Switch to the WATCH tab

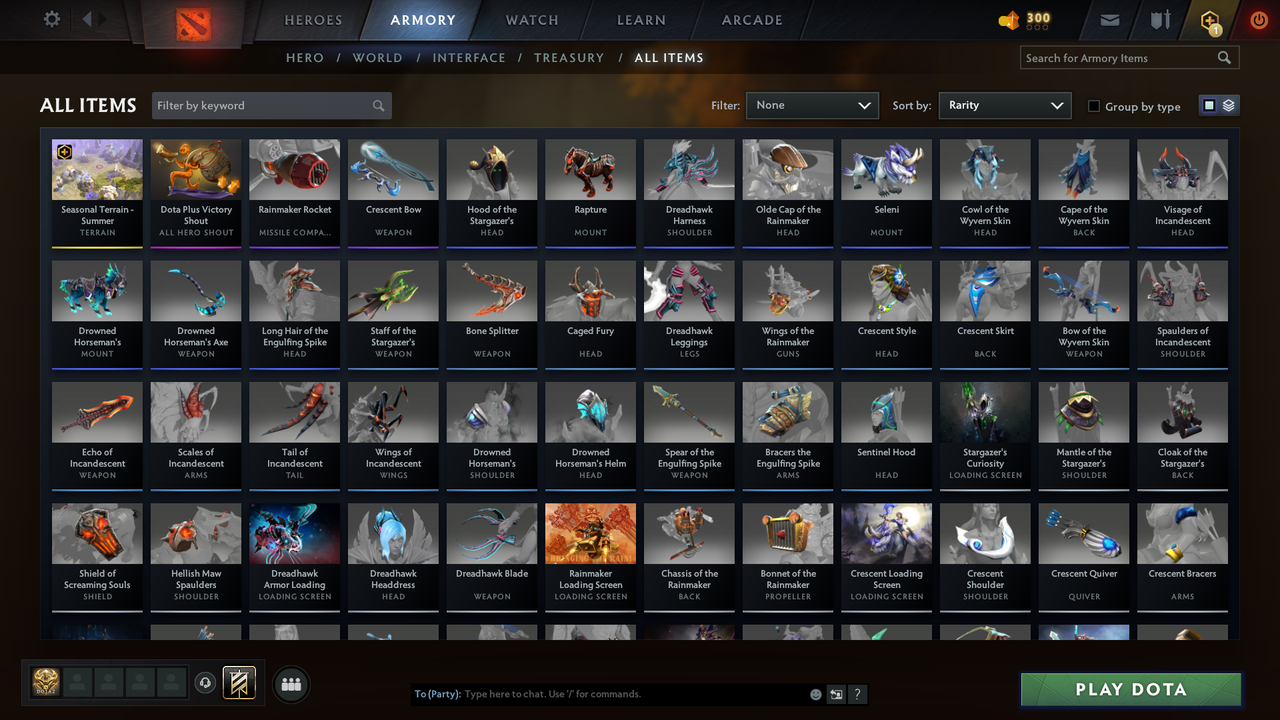(531, 19)
